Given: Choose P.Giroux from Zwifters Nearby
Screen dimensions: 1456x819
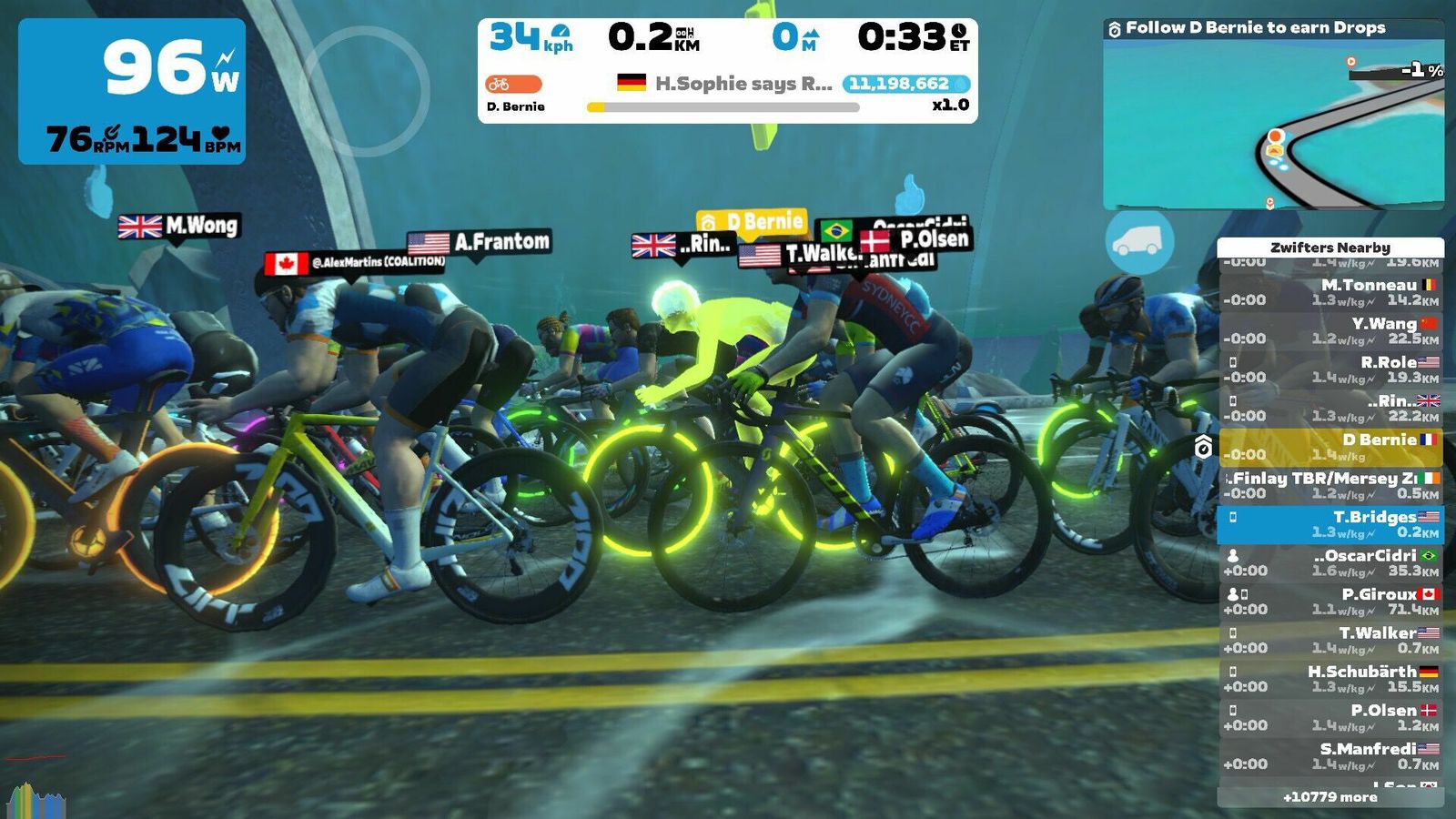Looking at the screenshot, I should (x=1330, y=602).
